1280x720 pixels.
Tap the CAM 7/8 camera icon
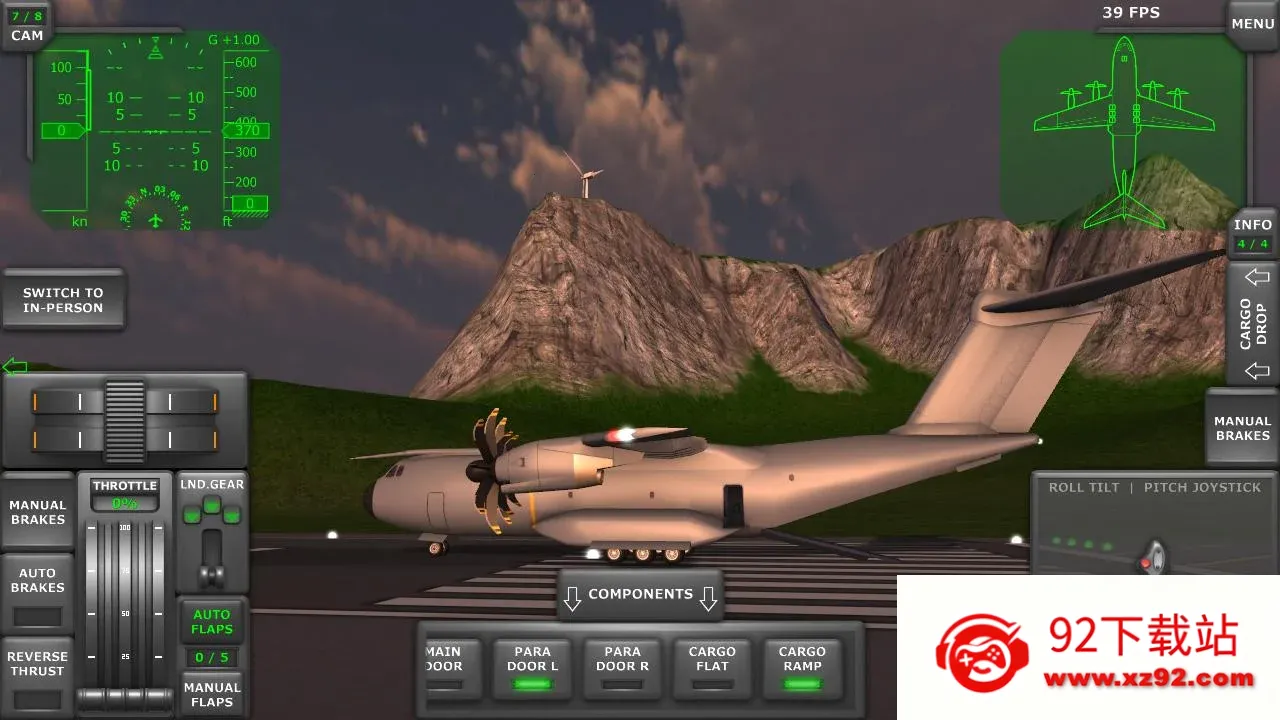[x=25, y=25]
